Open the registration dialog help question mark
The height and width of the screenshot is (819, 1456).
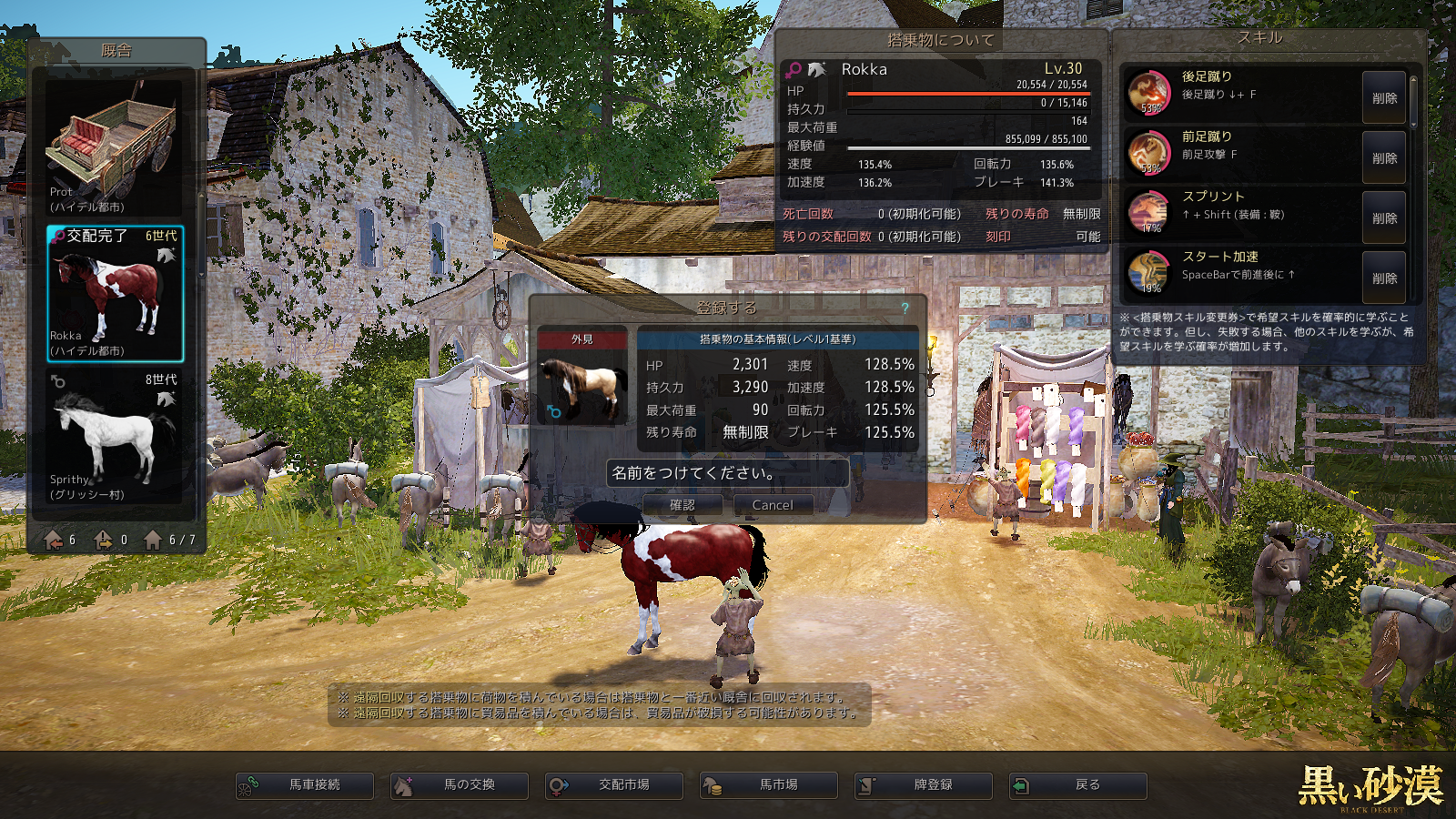point(905,308)
